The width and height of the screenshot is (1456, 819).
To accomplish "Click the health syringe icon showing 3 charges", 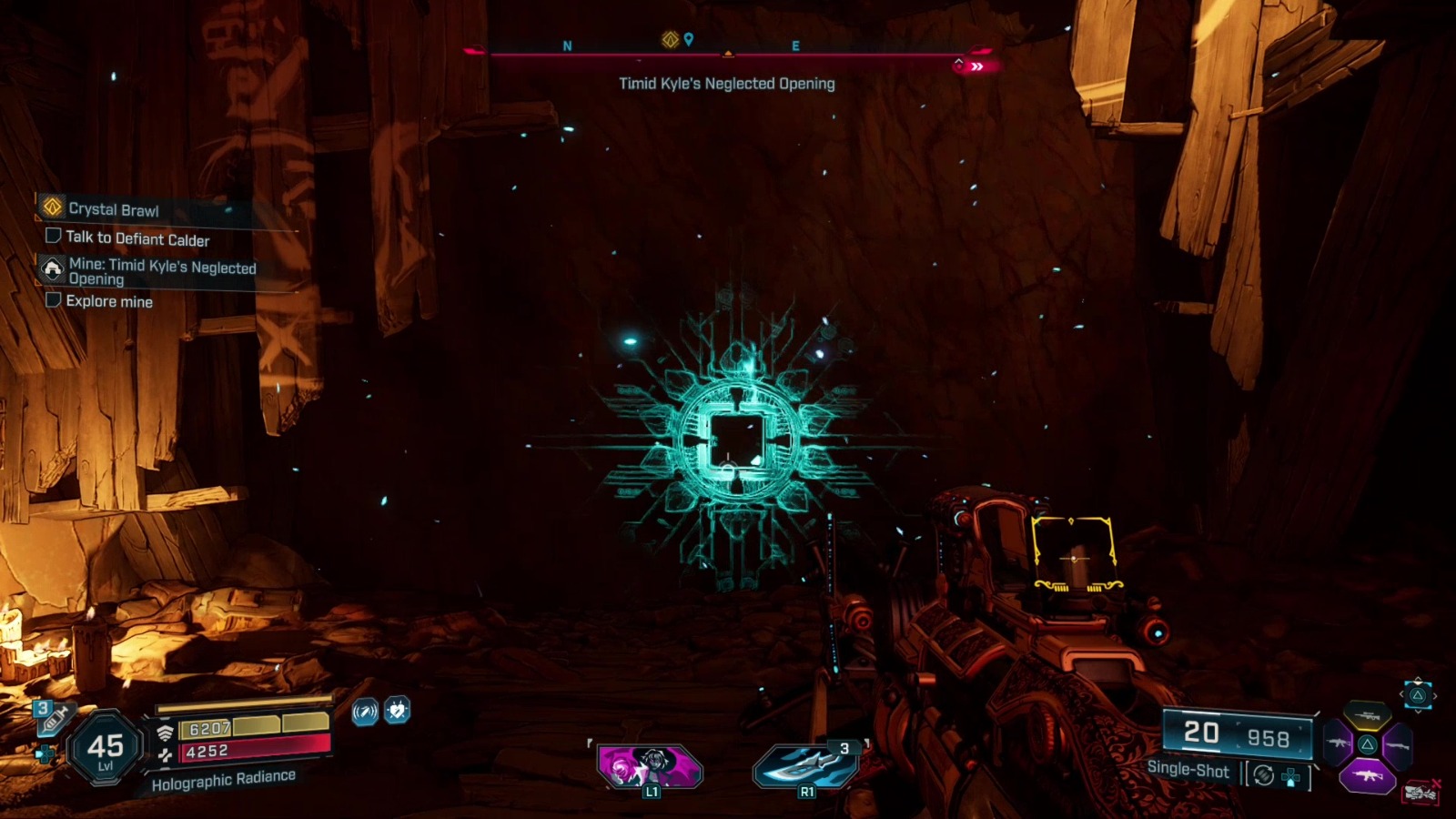I will [x=53, y=718].
